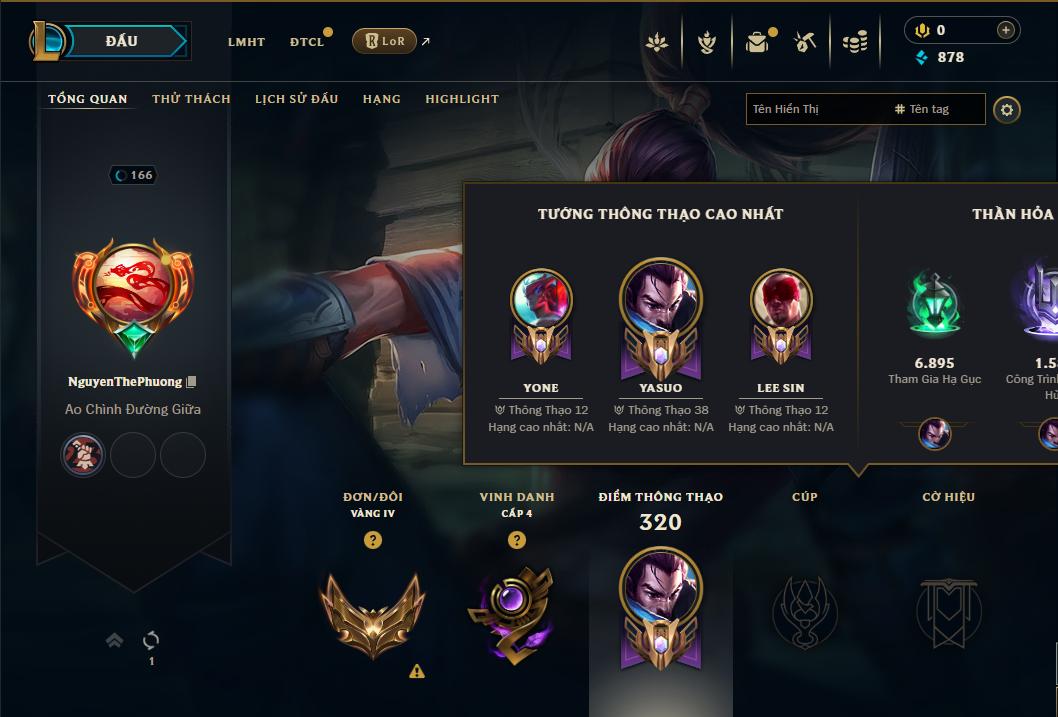Click the Tên Hiển Thị search field
This screenshot has height=717, width=1058.
[x=815, y=109]
